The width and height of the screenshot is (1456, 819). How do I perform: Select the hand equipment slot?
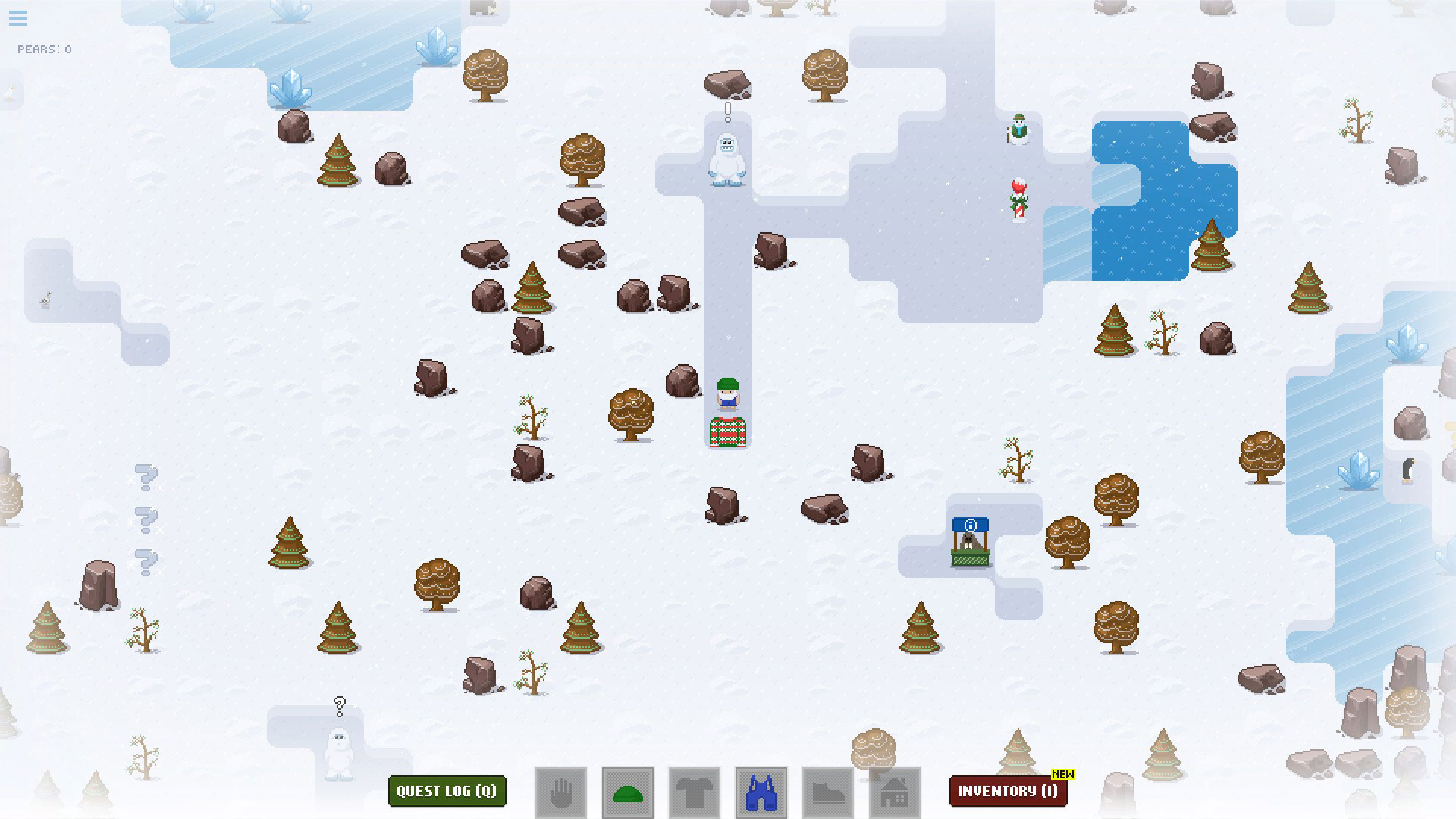coord(561,793)
